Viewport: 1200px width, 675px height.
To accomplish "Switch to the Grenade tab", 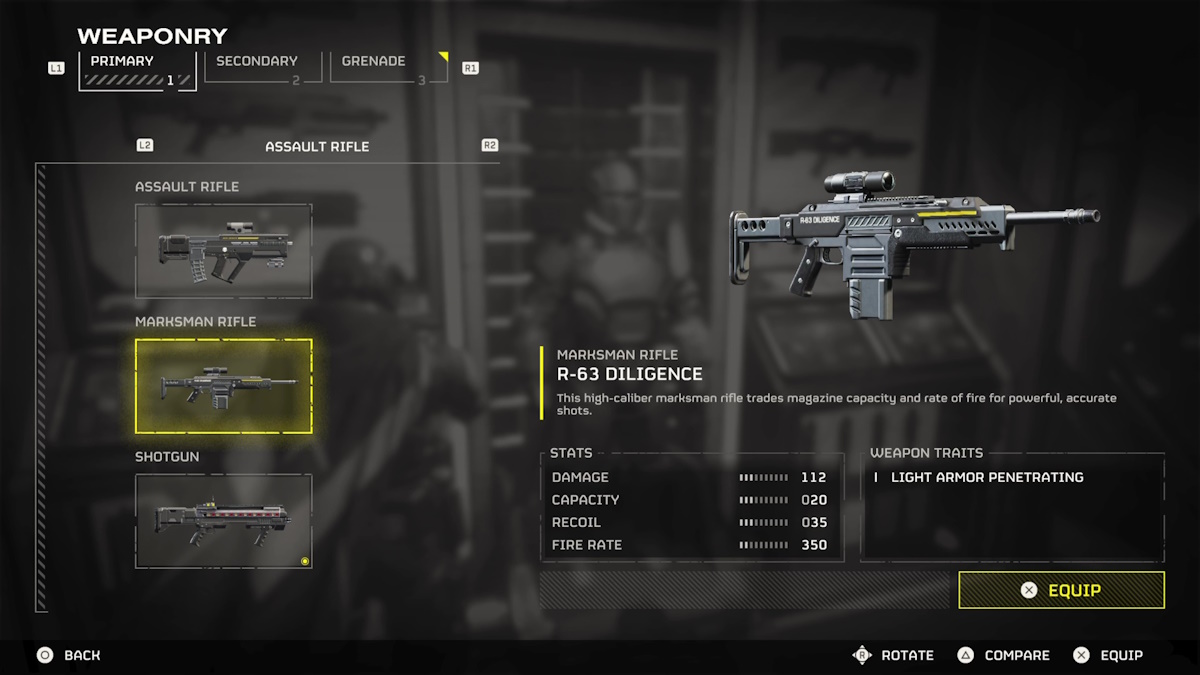I will coord(387,67).
